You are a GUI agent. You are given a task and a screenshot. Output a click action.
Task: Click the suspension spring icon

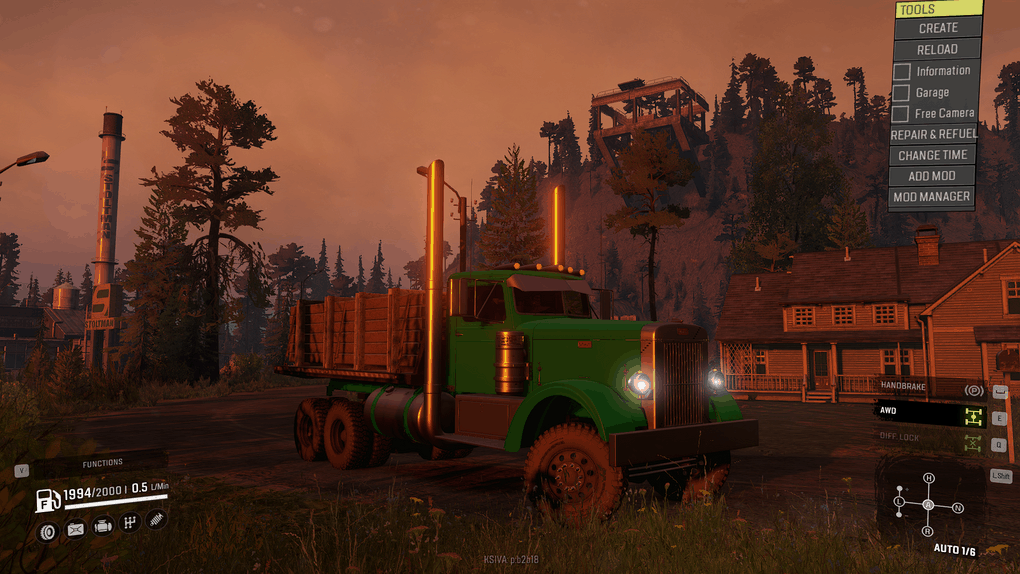[x=156, y=519]
